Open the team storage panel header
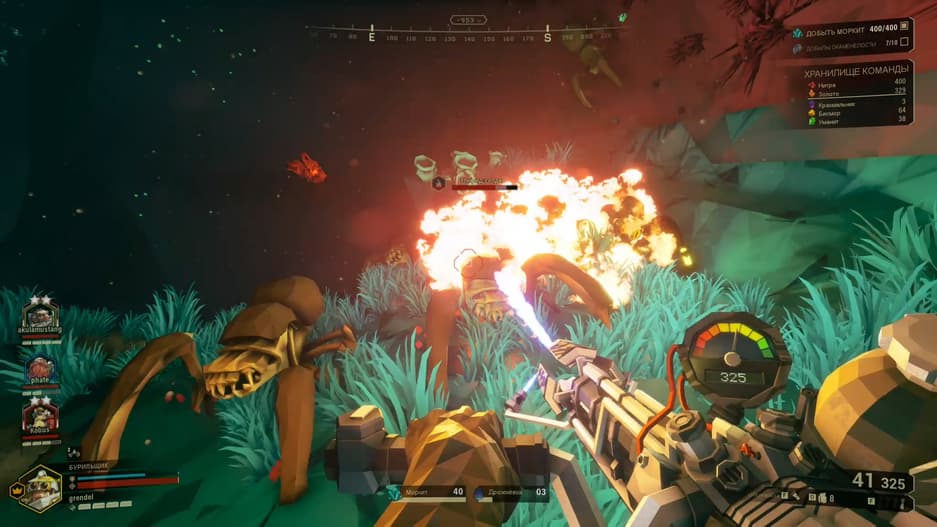 click(x=855, y=73)
